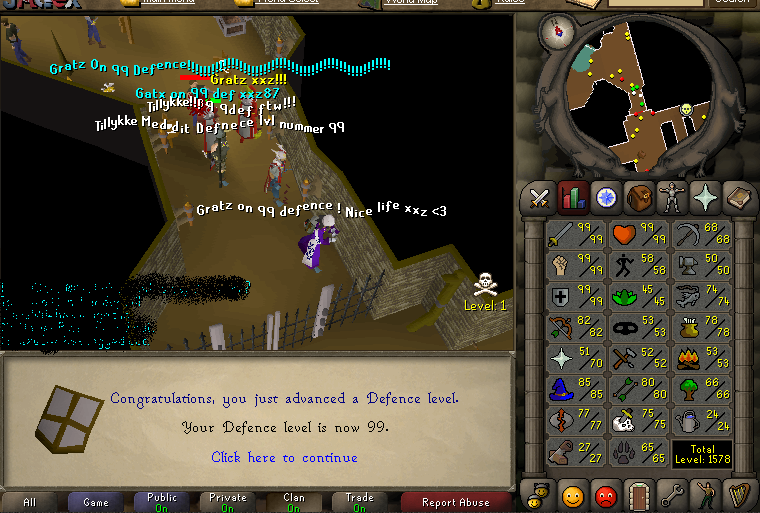
Task: Open the Ignore List red face tab
Action: click(606, 494)
